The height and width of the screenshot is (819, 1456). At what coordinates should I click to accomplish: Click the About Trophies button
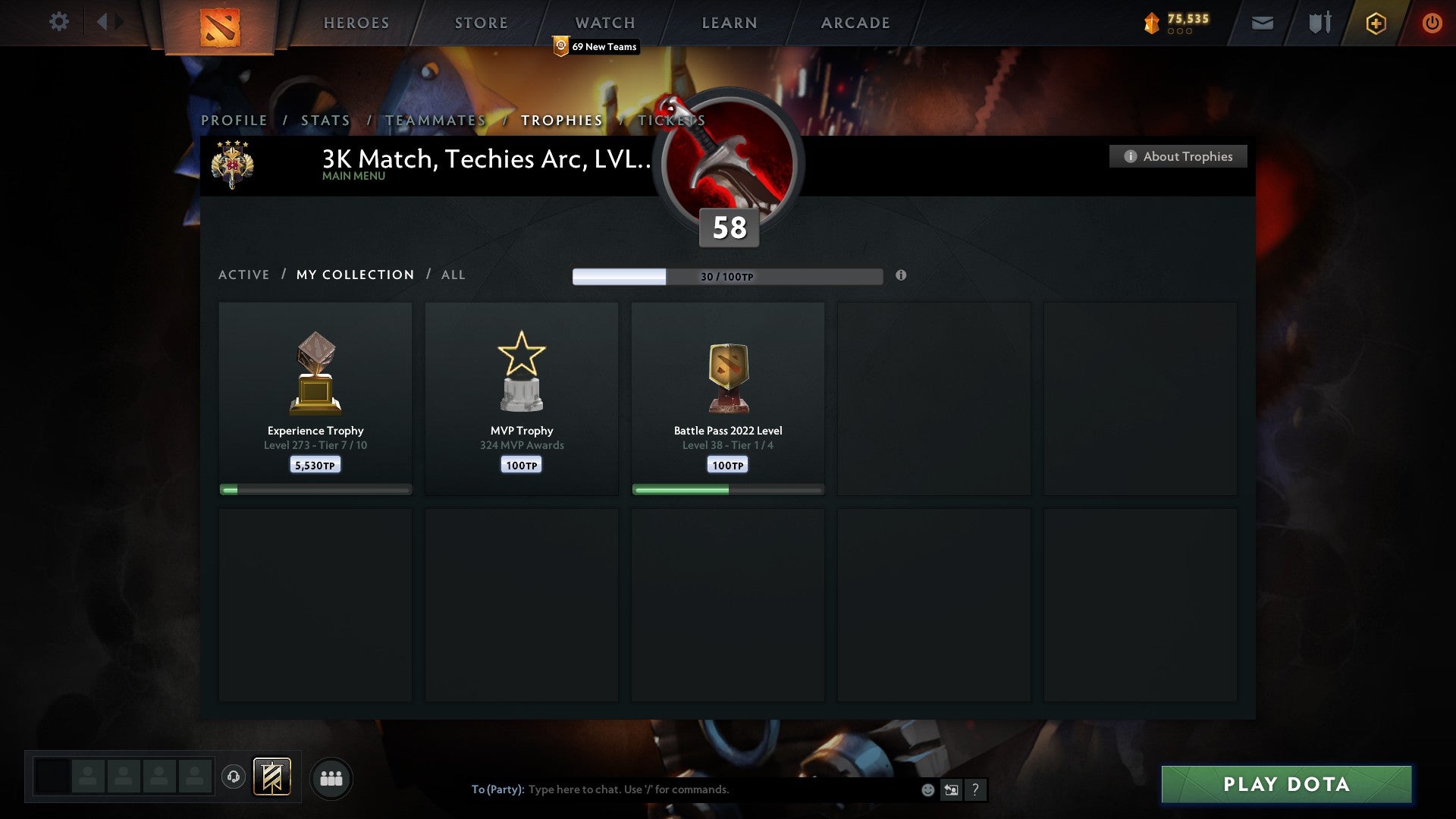pyautogui.click(x=1178, y=156)
